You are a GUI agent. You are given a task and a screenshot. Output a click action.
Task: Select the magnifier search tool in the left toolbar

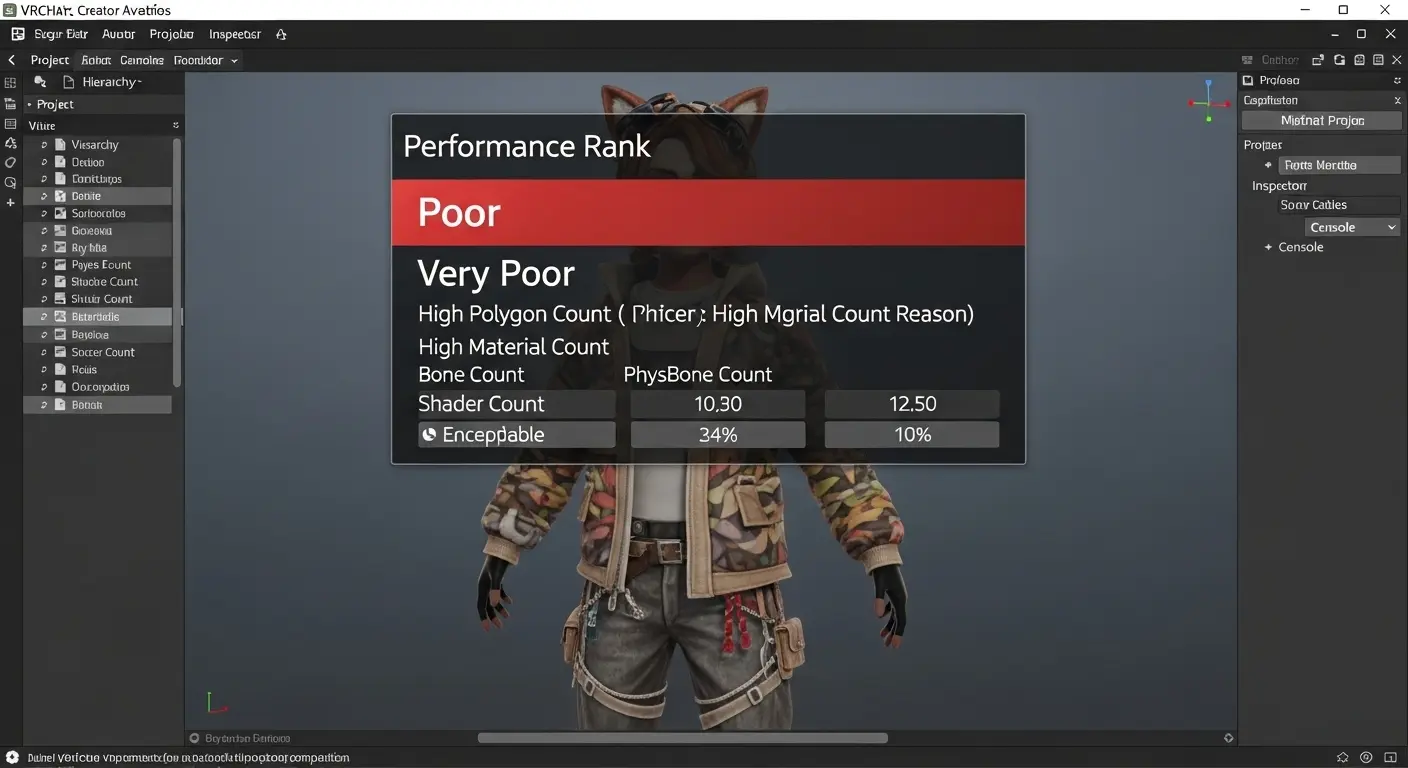click(x=10, y=182)
